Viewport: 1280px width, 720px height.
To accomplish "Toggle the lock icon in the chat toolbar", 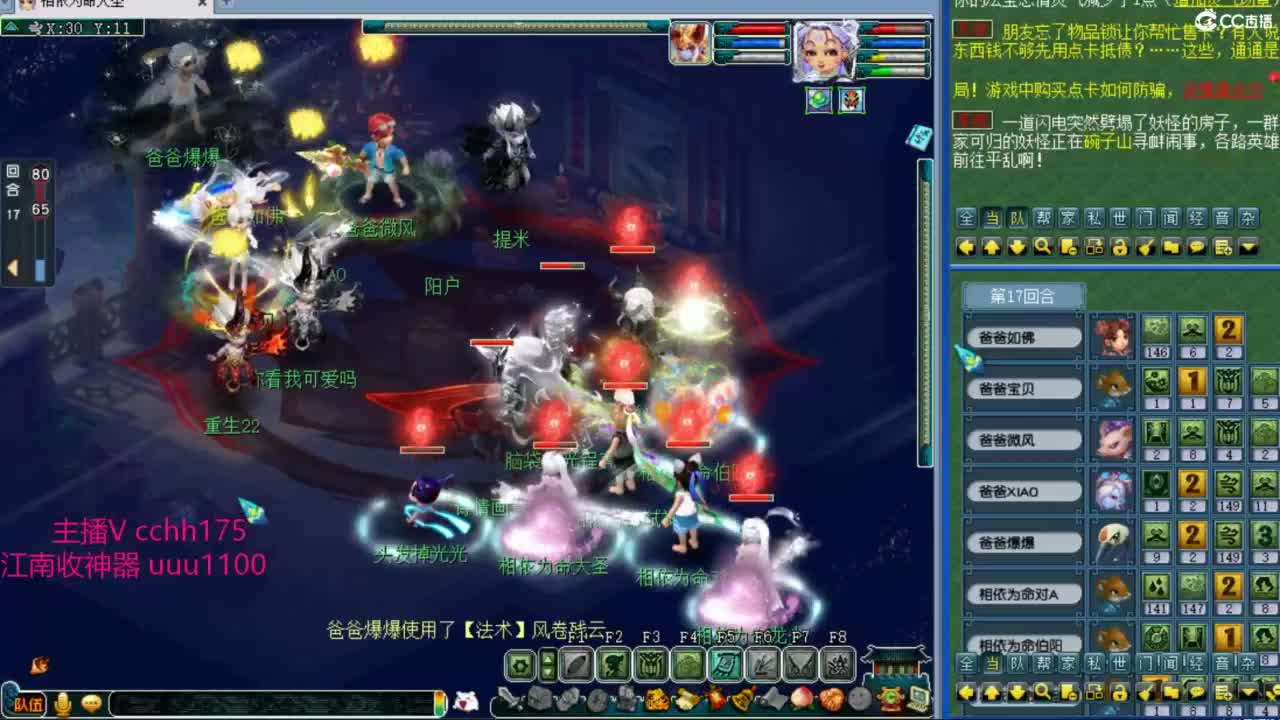I will coord(1120,247).
